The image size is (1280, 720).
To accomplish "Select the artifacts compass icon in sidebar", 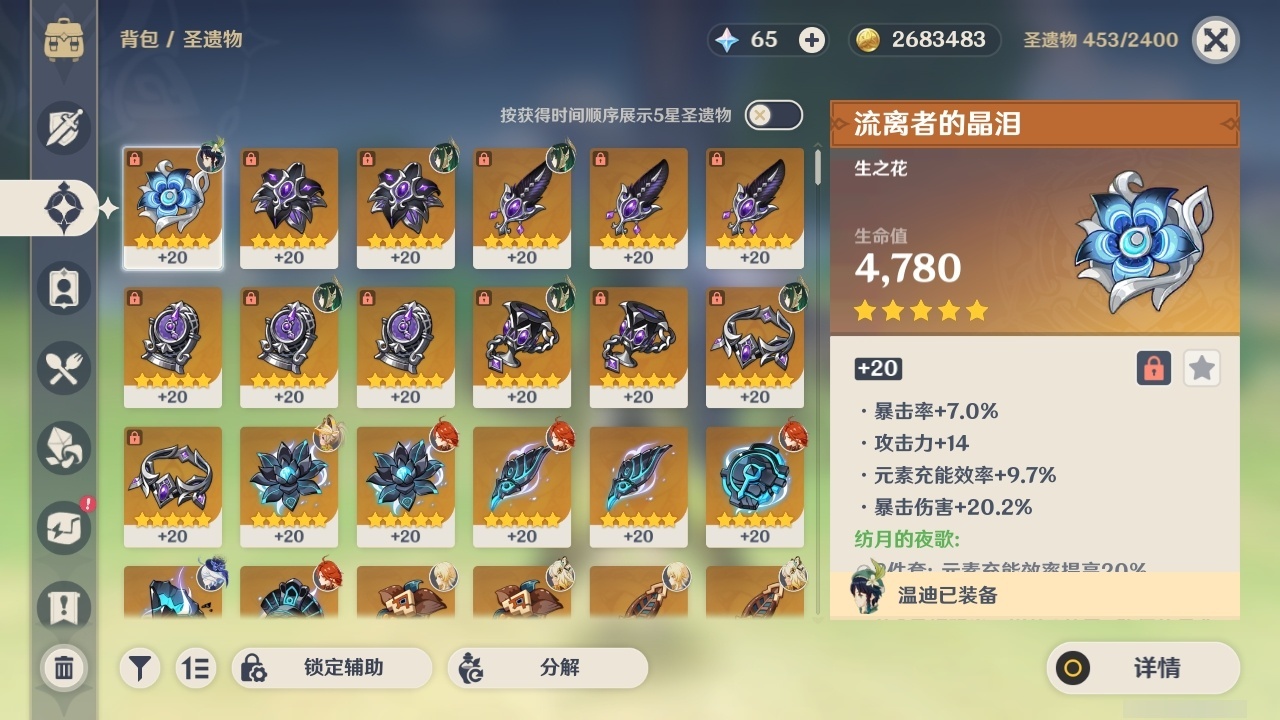I will click(x=62, y=207).
